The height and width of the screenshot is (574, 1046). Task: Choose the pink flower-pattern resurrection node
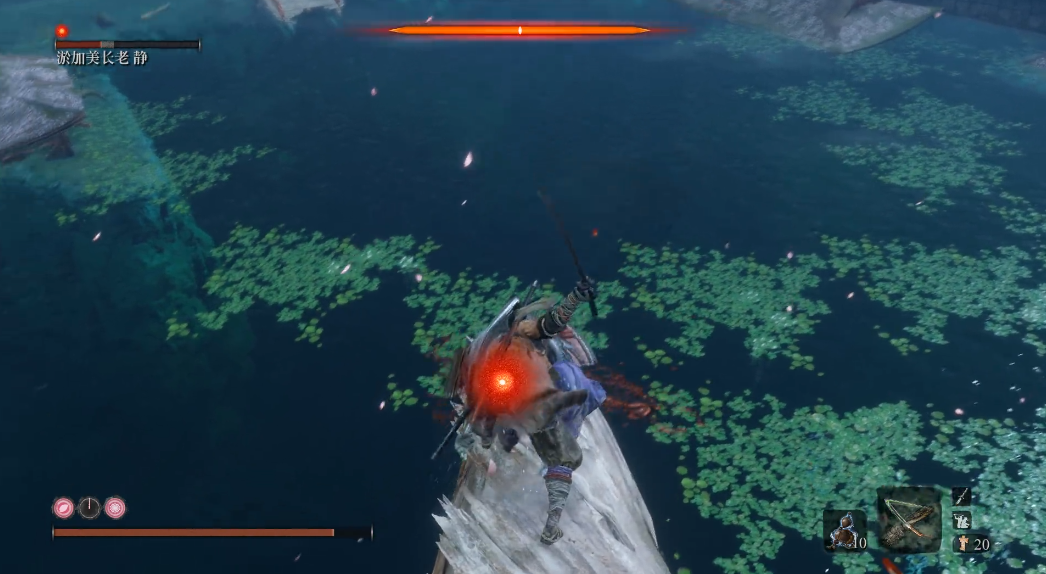[115, 508]
